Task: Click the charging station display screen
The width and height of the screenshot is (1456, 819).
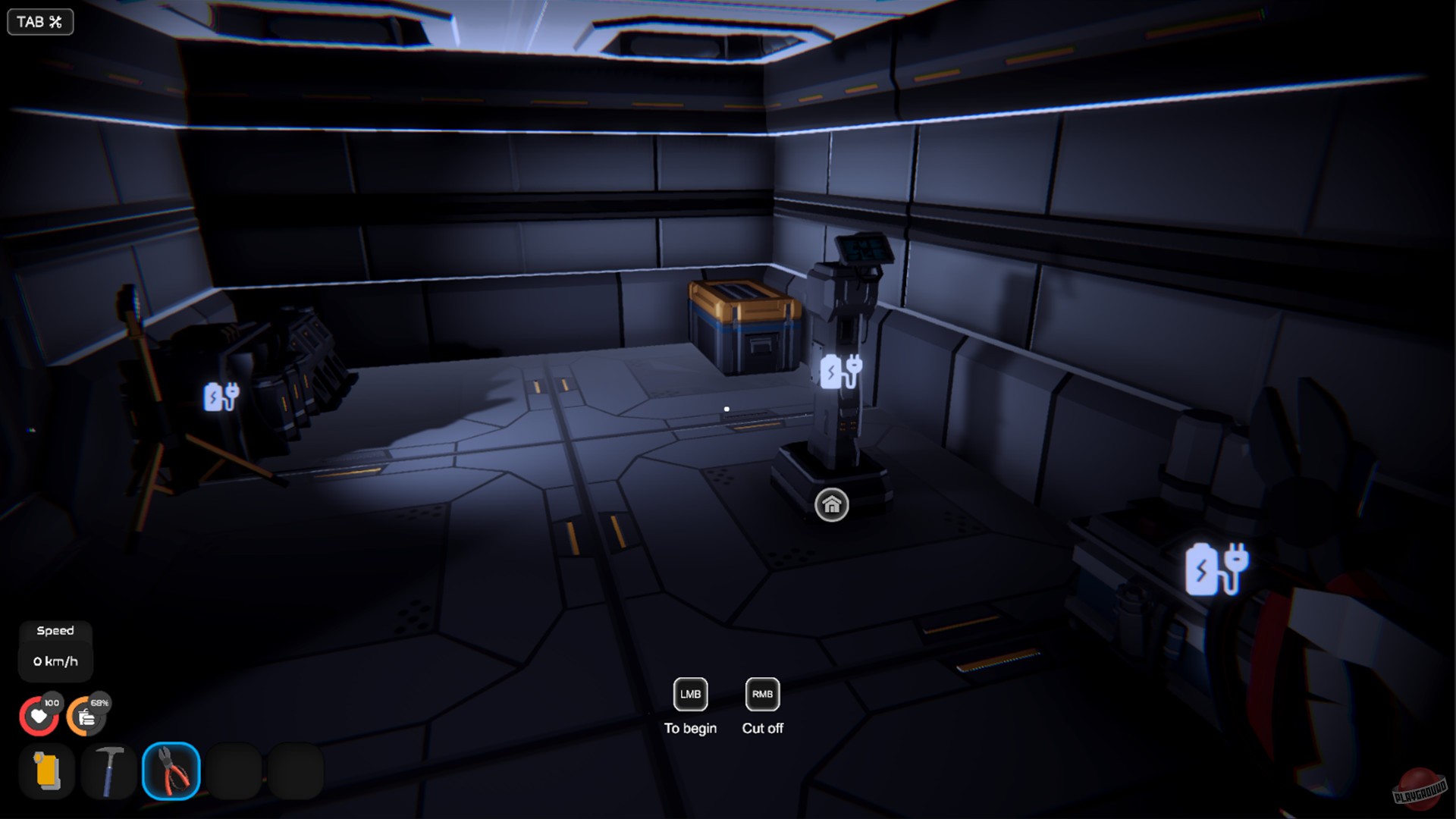Action: click(864, 246)
